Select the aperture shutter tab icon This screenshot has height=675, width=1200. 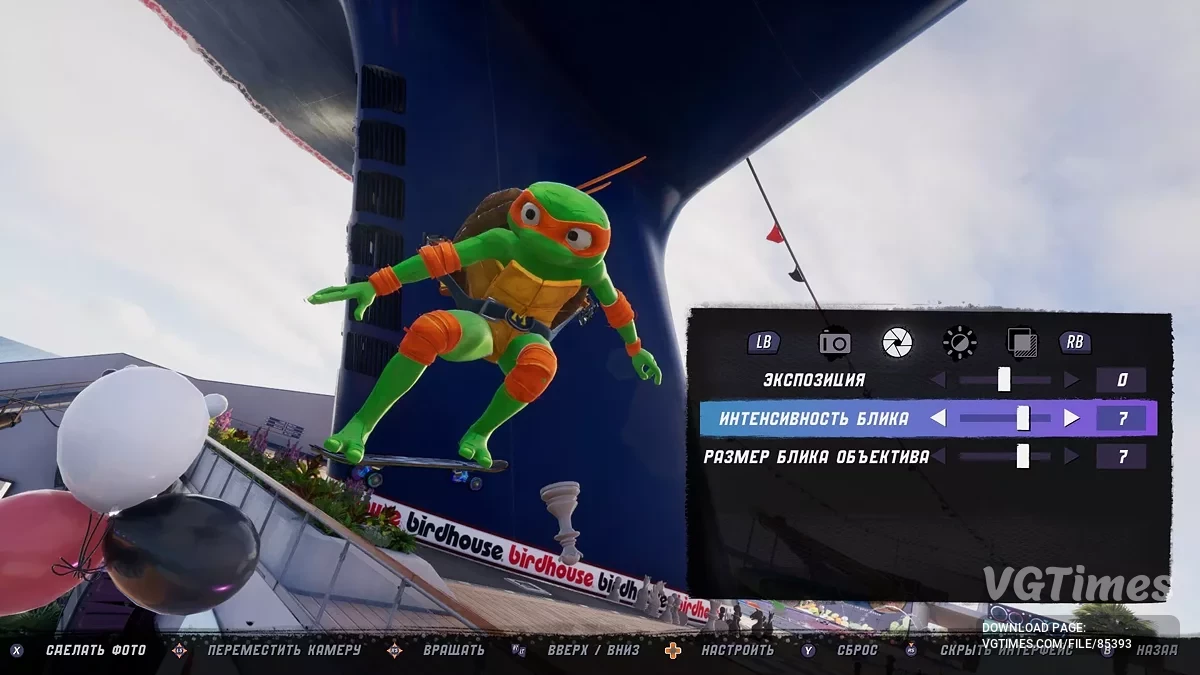click(897, 342)
